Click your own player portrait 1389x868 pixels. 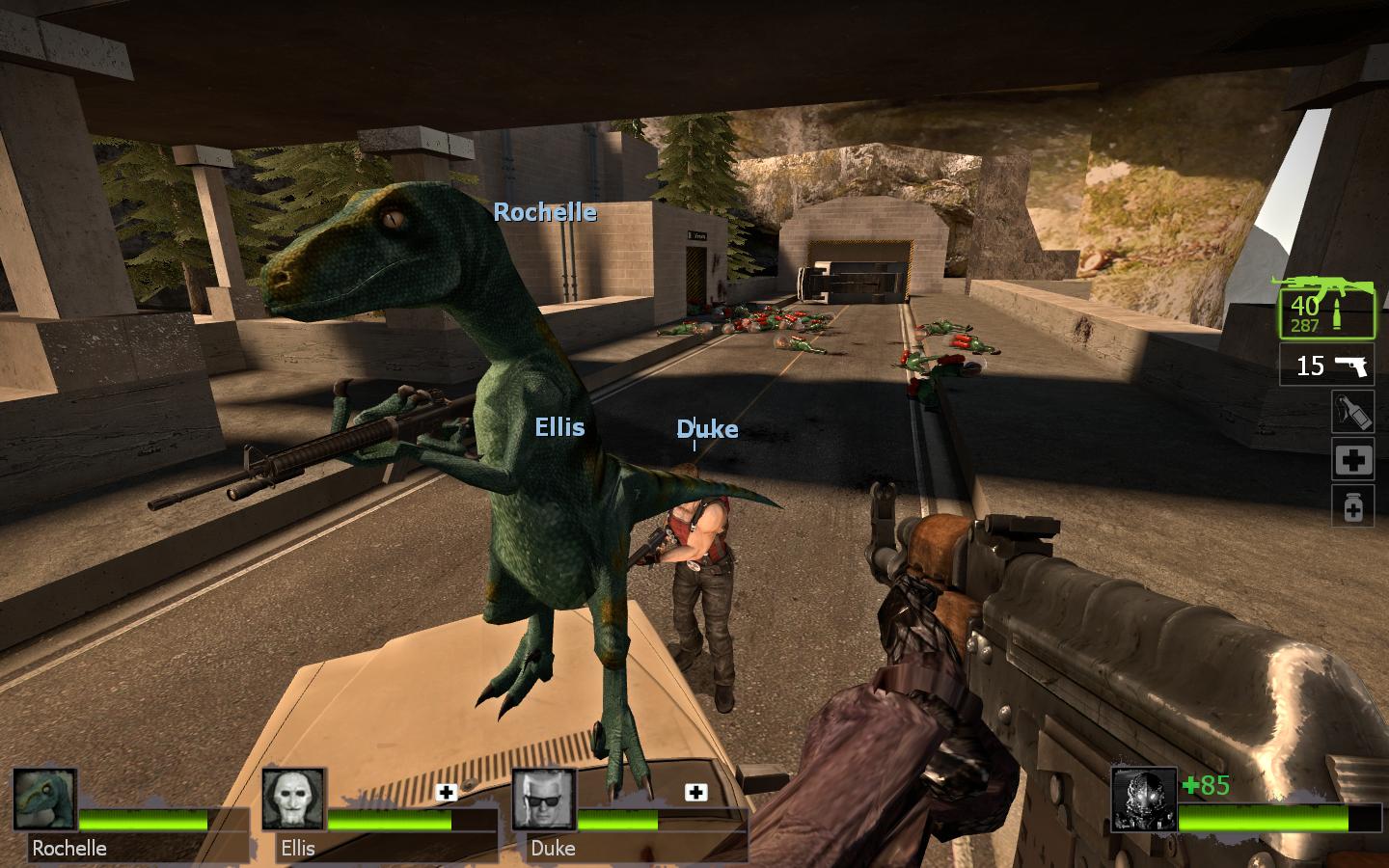pyautogui.click(x=1144, y=800)
